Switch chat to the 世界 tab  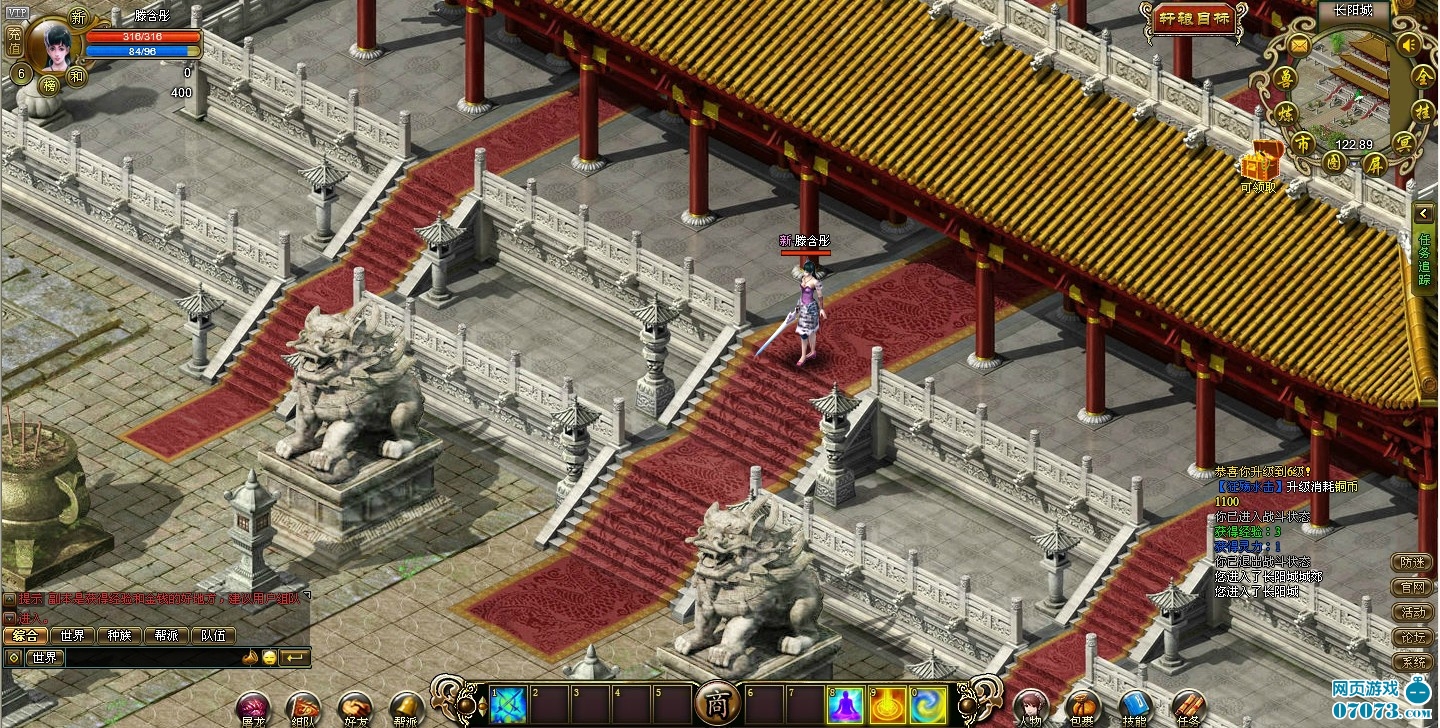pyautogui.click(x=72, y=635)
